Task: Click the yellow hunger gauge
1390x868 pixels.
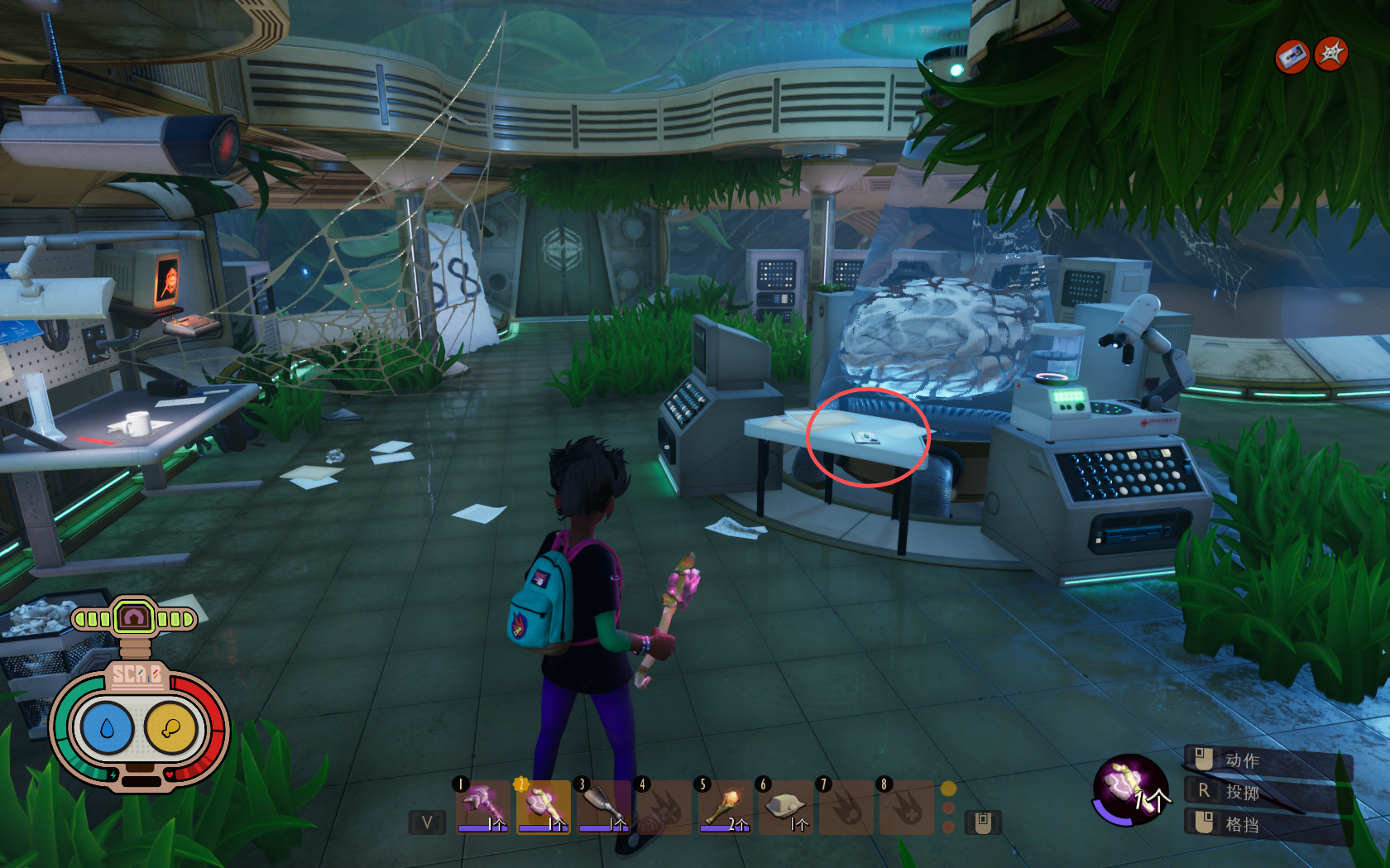Action: point(170,728)
